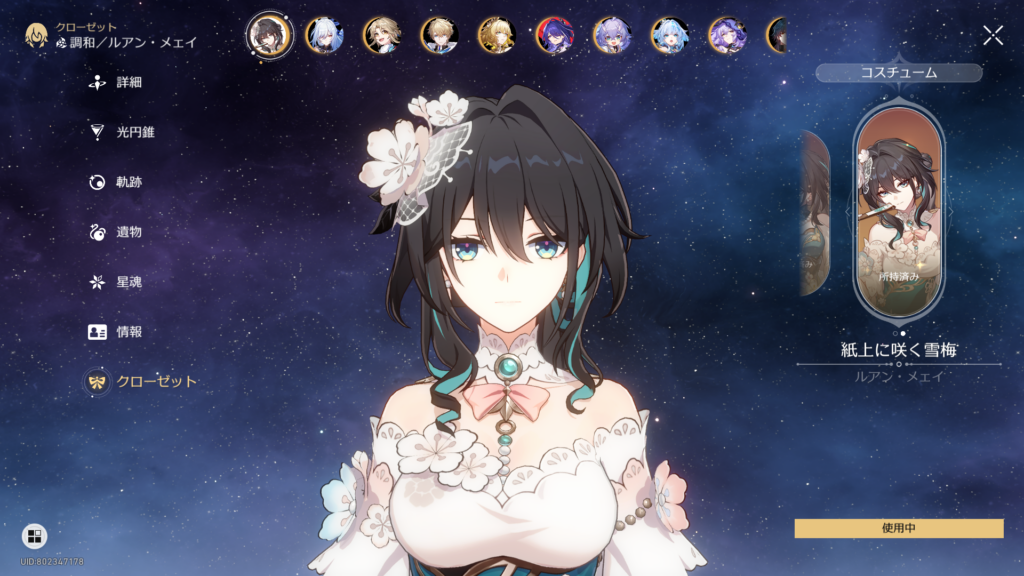Choose the red-background dark-blue-haired character portrait
The height and width of the screenshot is (576, 1024).
tap(555, 35)
